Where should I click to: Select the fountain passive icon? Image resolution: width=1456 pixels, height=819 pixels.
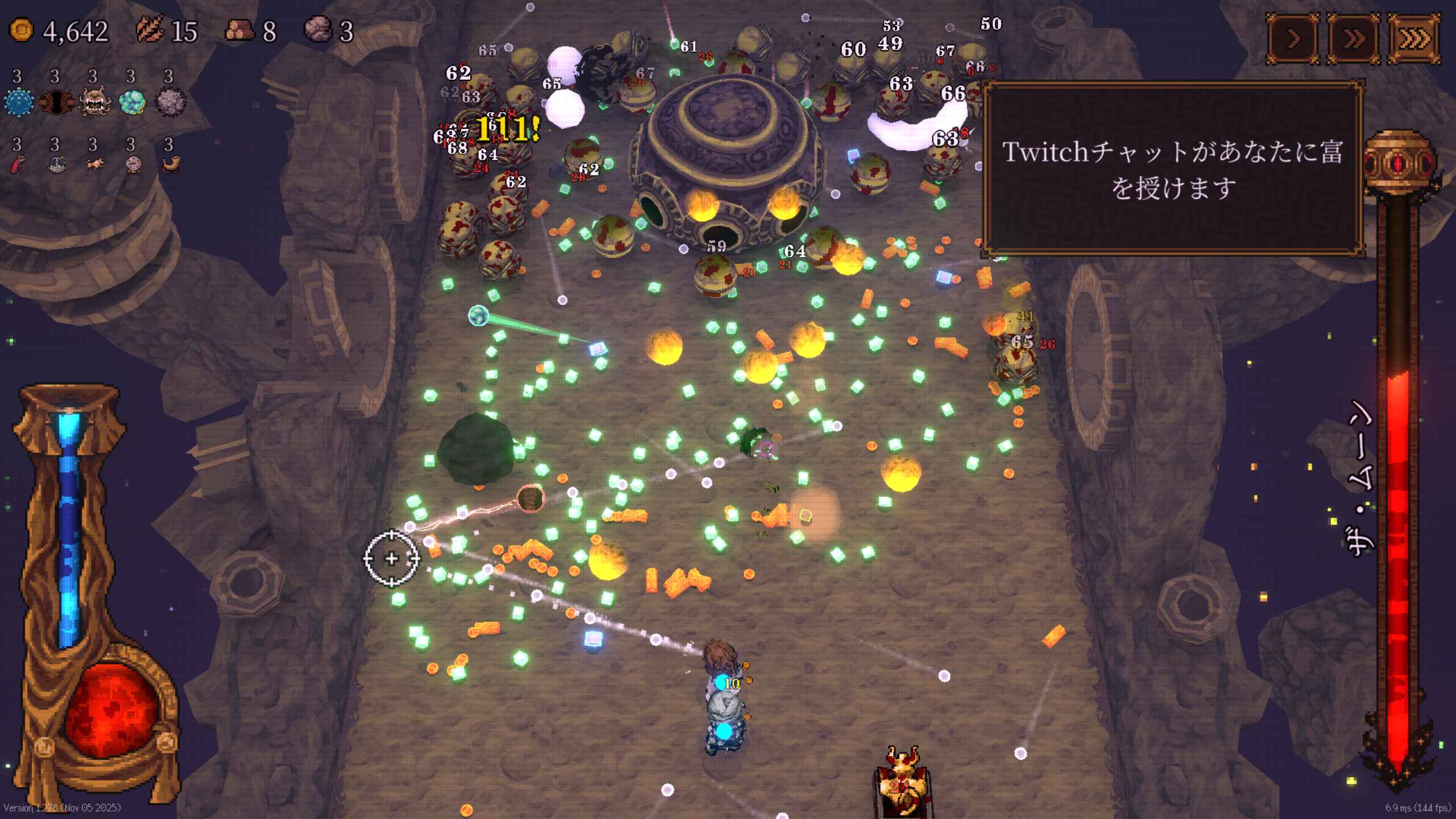(56, 165)
